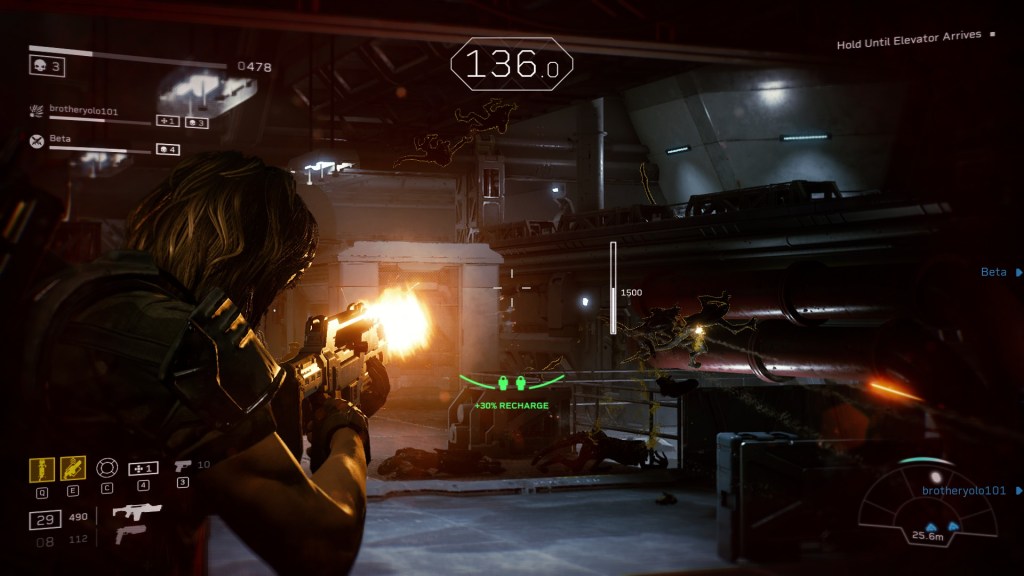The image size is (1024, 576).
Task: Choose the secondary weapon silhouette
Action: (130, 536)
